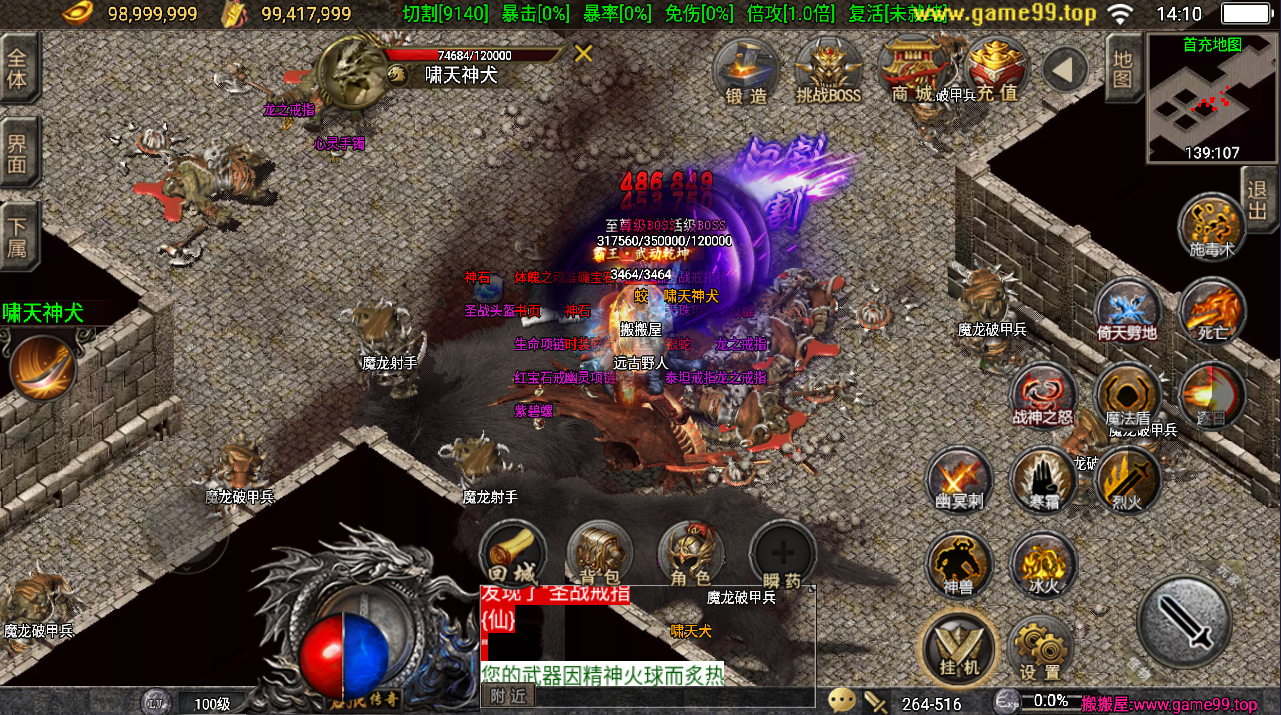1281x715 pixels.
Task: Use the 战神之怒 skill
Action: point(1043,395)
